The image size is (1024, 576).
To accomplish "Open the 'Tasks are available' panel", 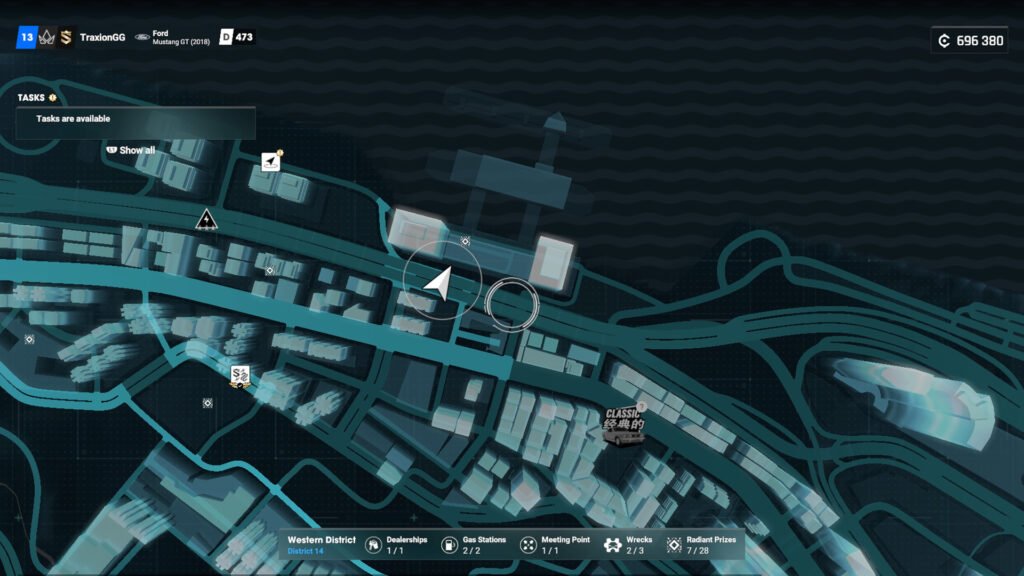I will point(135,119).
